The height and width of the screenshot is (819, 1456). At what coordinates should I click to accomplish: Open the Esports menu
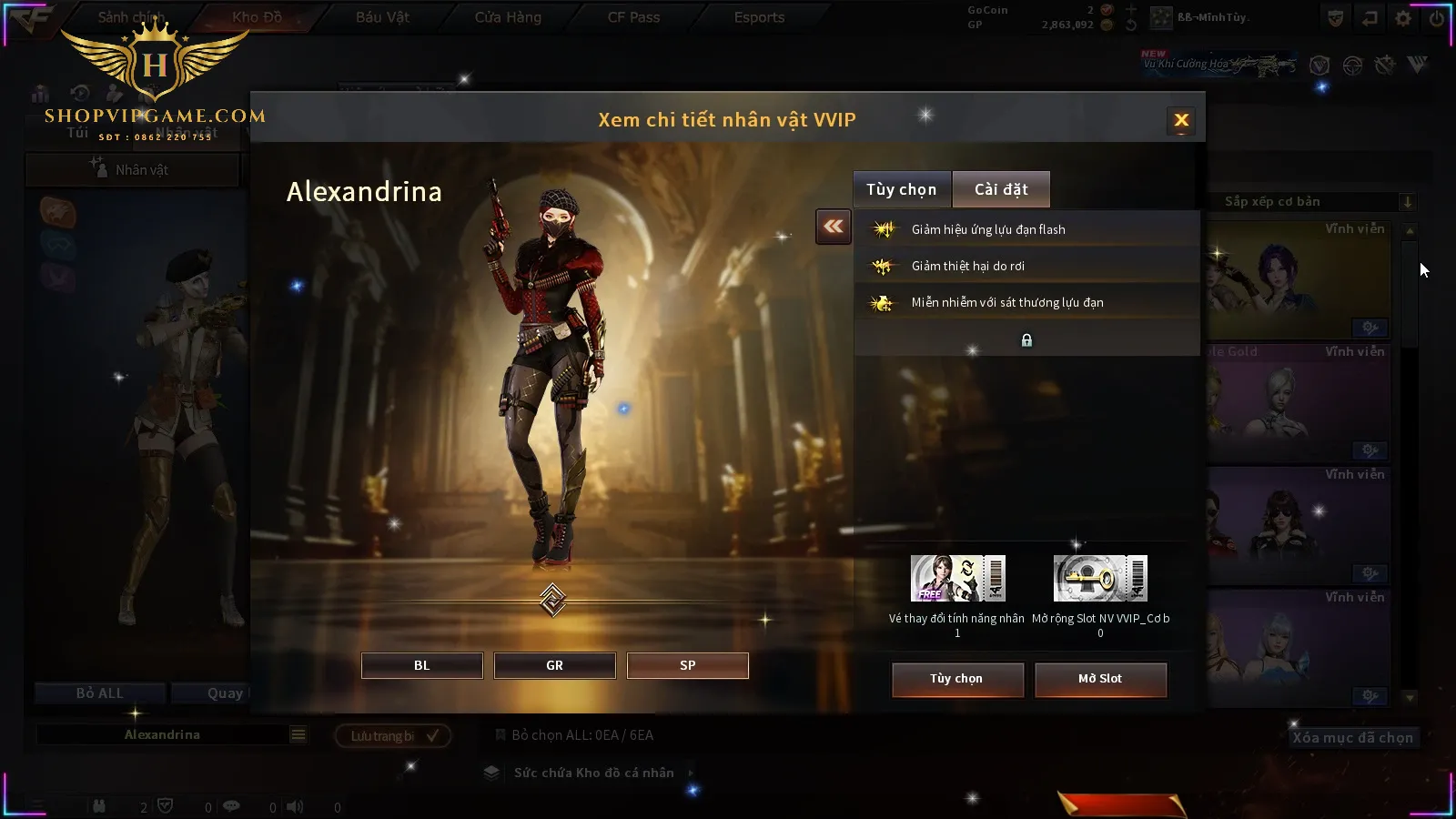point(759,17)
